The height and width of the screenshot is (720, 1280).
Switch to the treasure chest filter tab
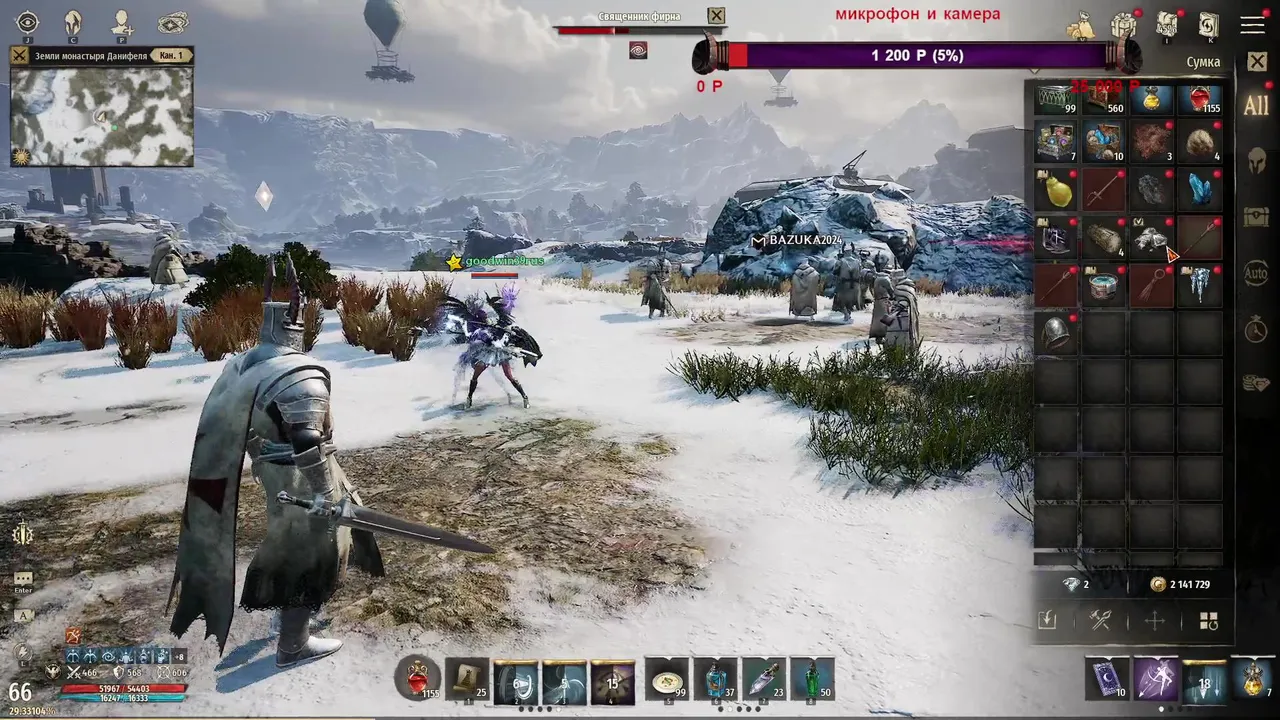1256,216
